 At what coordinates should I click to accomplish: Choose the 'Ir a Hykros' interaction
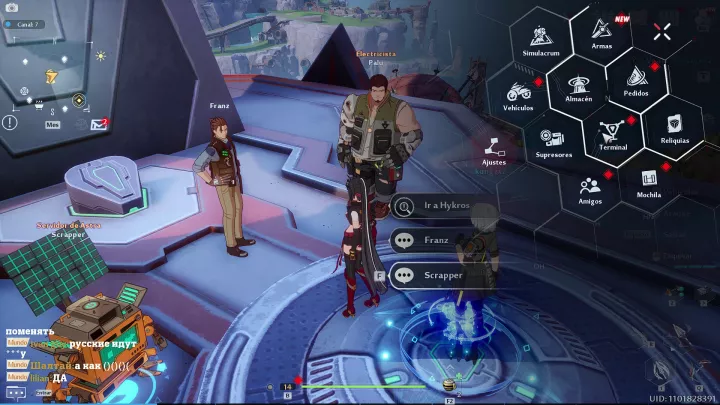(x=442, y=207)
